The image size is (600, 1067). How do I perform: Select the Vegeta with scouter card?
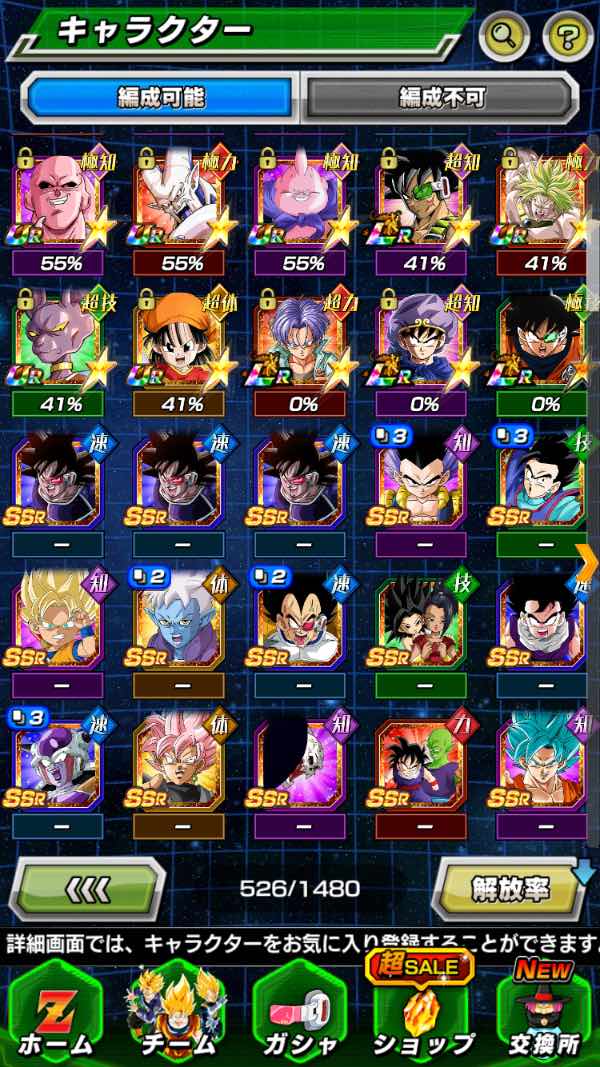click(301, 626)
